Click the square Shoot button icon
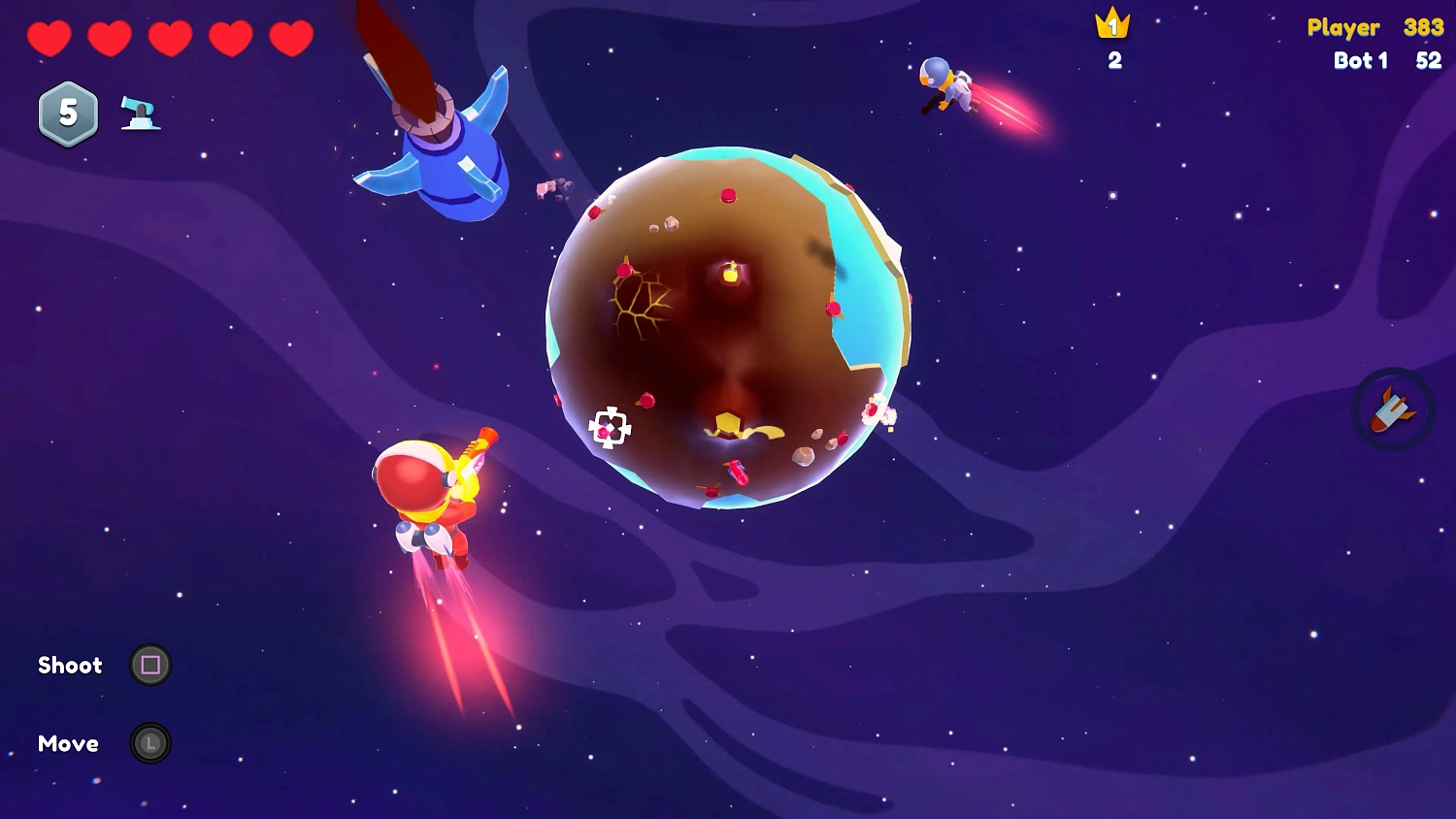This screenshot has width=1456, height=819. 150,666
